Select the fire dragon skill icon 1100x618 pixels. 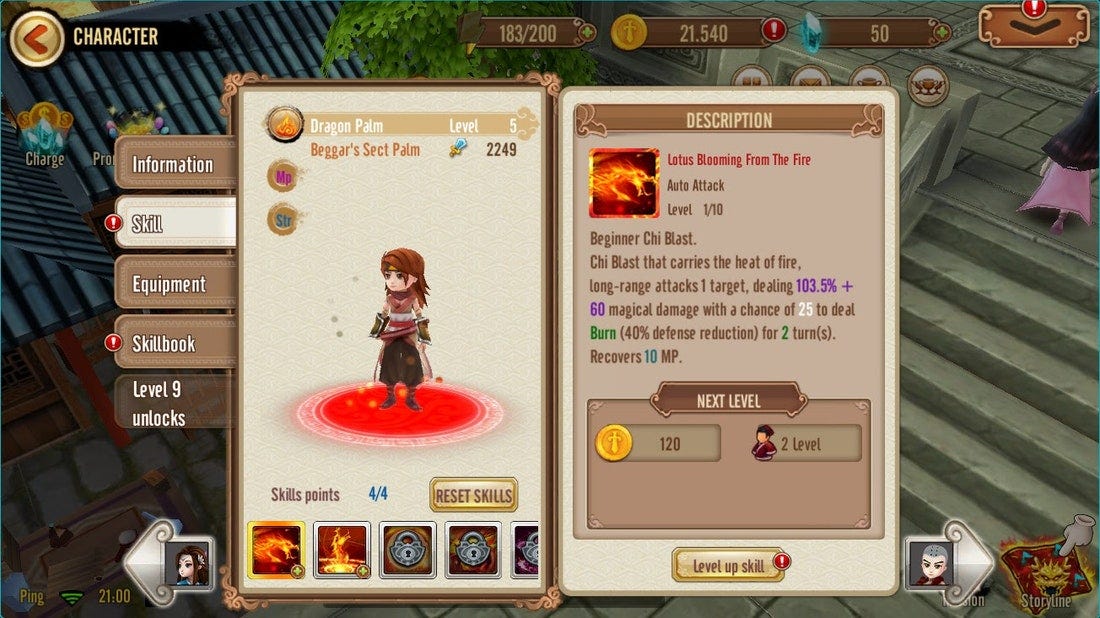tap(277, 550)
